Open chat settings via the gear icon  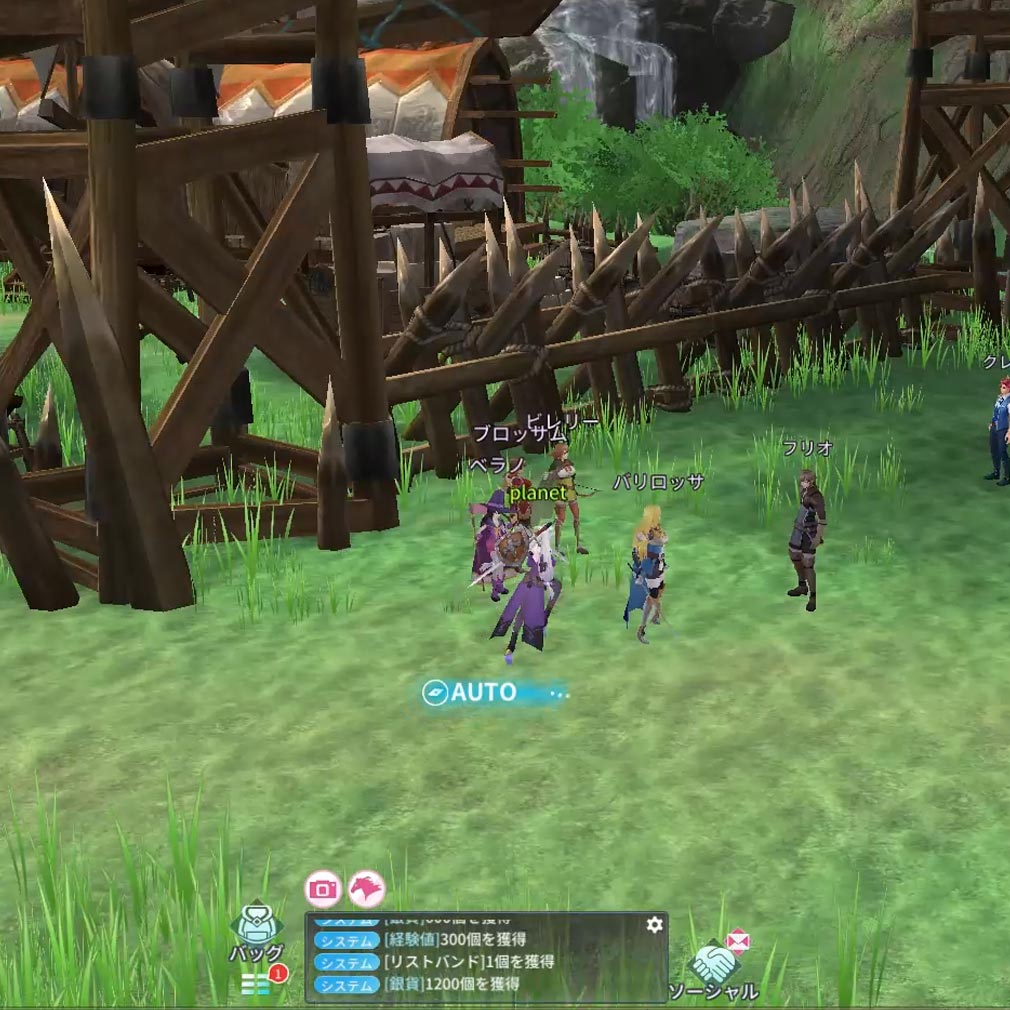[654, 925]
